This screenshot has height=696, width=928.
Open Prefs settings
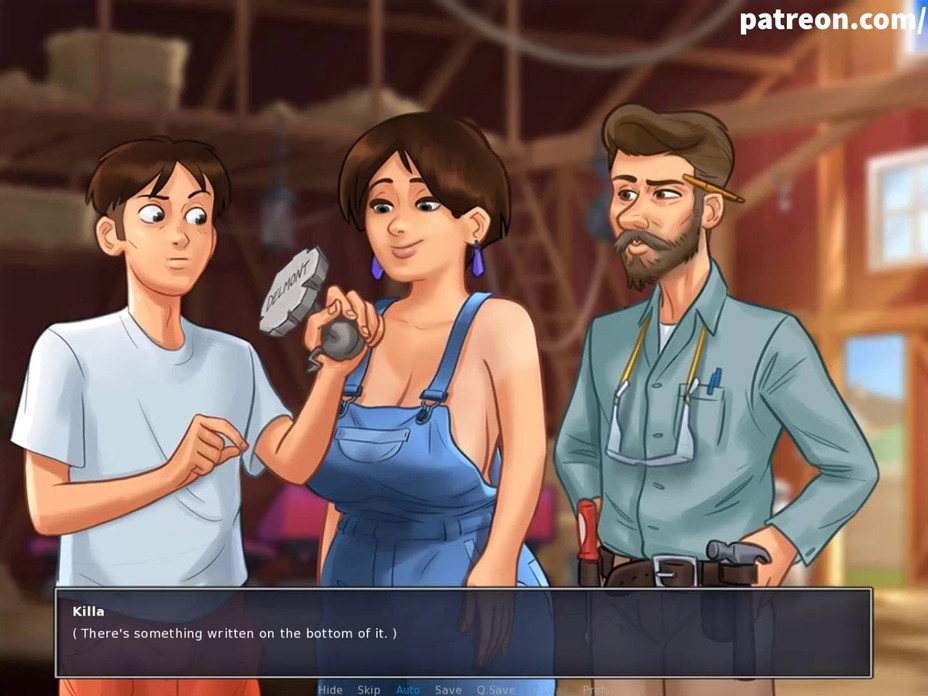pos(595,690)
